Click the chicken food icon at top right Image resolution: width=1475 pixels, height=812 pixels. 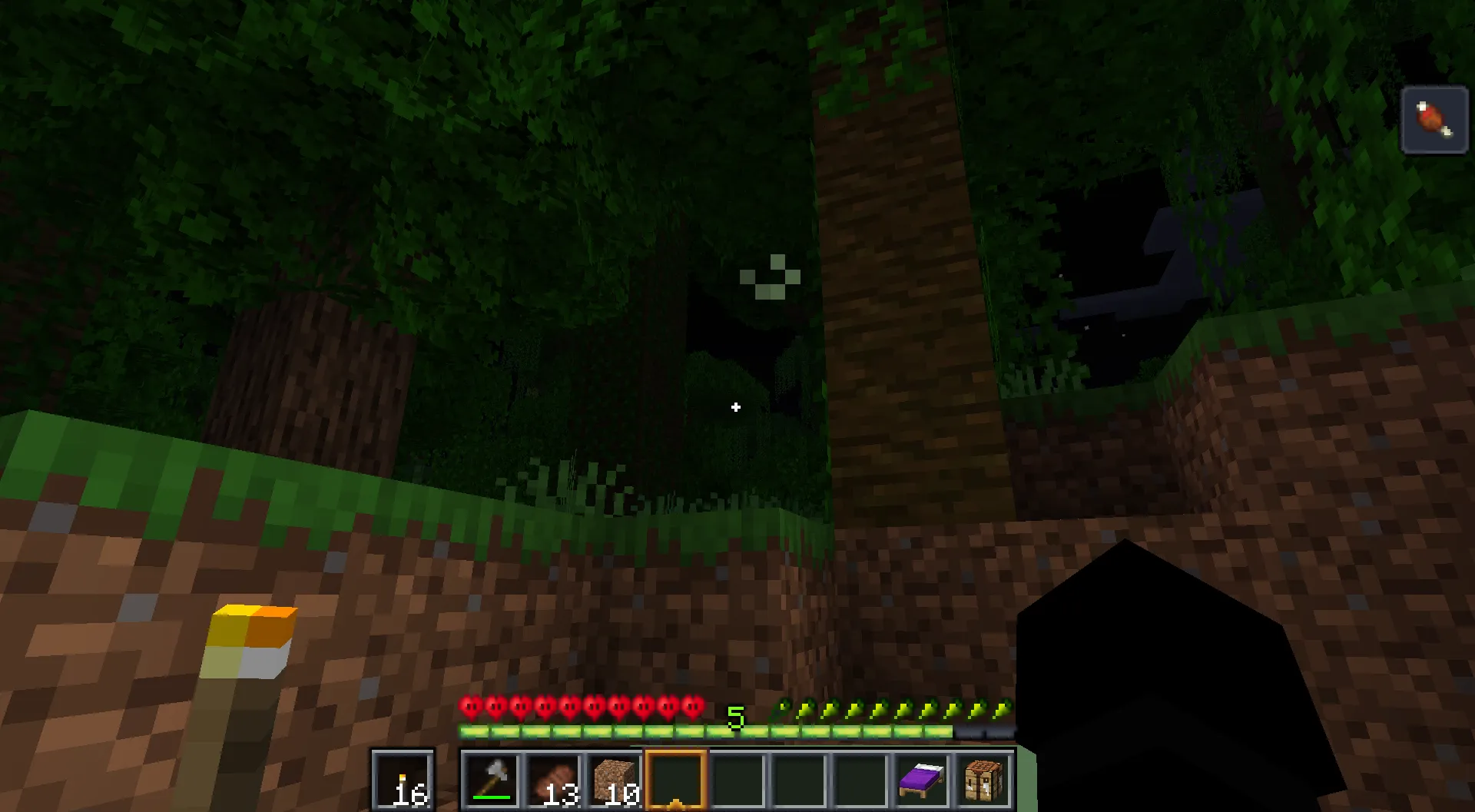point(1434,121)
